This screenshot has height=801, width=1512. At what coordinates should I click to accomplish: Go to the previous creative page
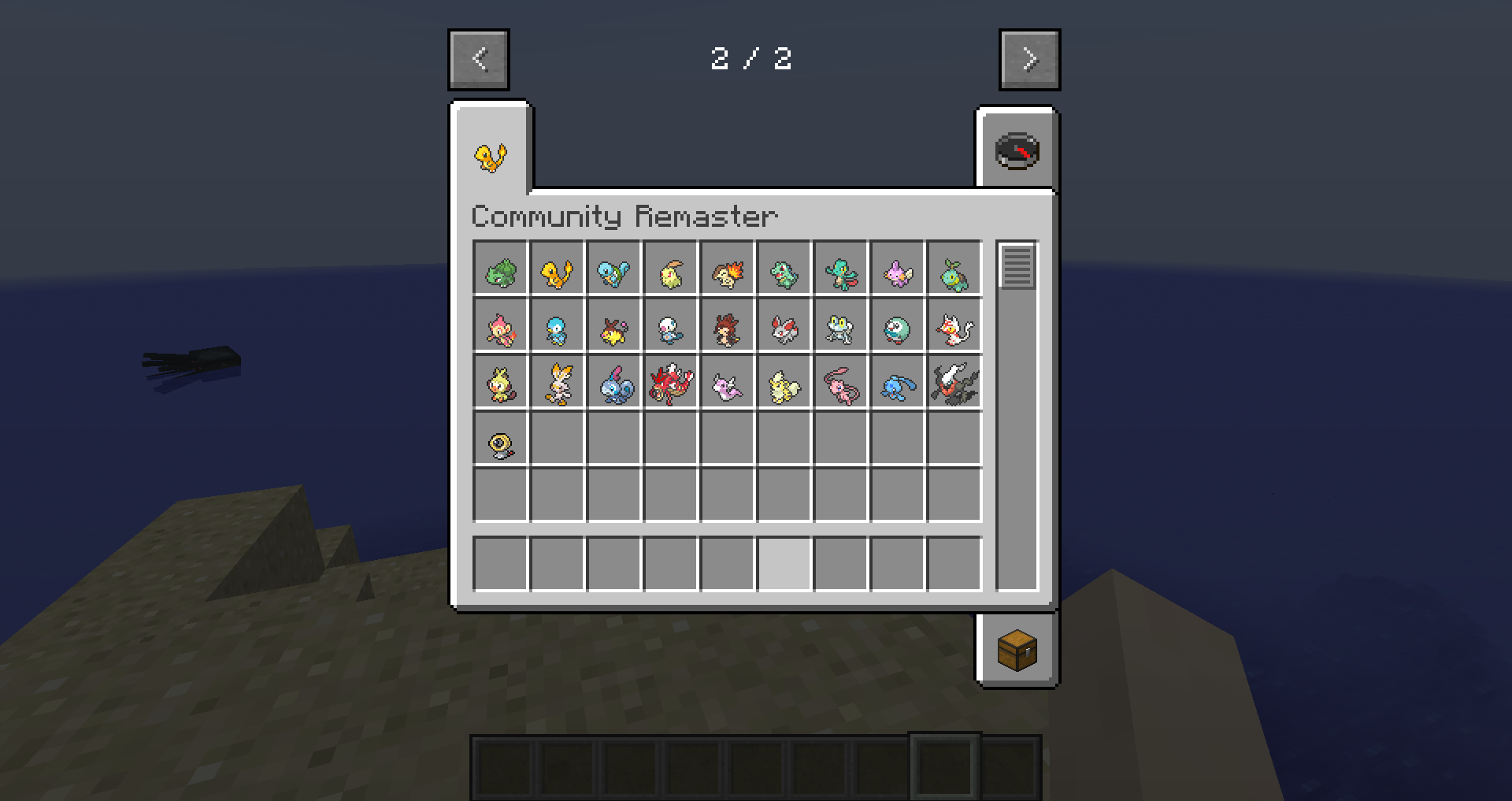[x=479, y=60]
